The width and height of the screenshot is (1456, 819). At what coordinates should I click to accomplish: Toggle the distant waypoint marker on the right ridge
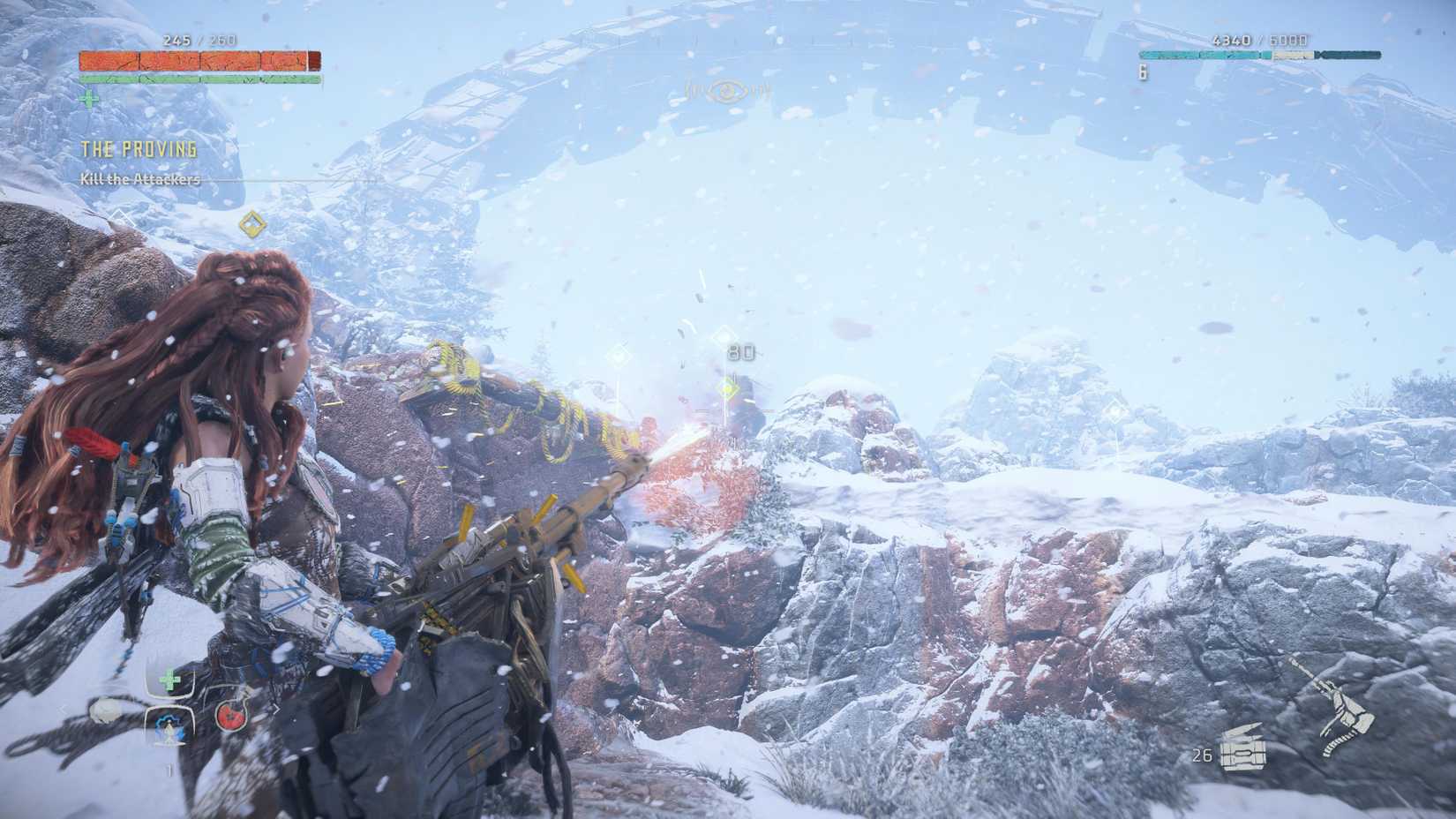1114,409
